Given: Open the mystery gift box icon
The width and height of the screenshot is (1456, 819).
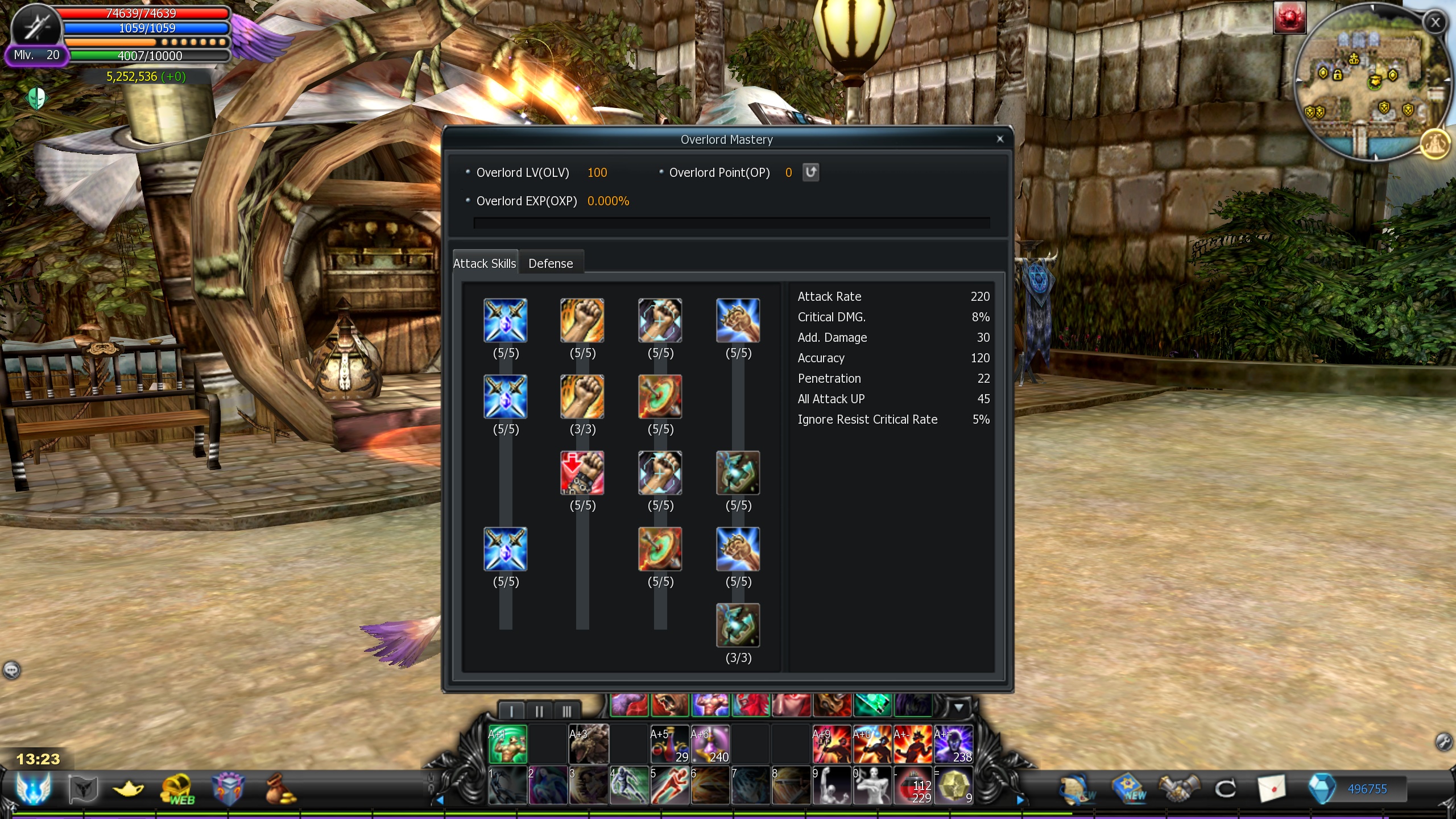Looking at the screenshot, I should 228,789.
